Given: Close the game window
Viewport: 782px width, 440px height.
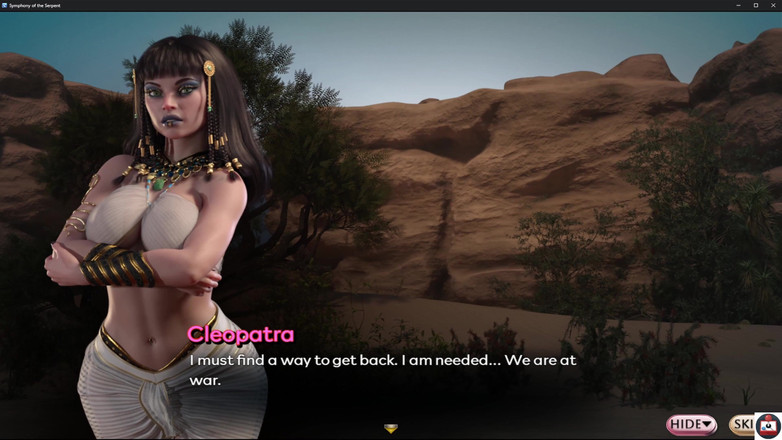Looking at the screenshot, I should pos(773,5).
